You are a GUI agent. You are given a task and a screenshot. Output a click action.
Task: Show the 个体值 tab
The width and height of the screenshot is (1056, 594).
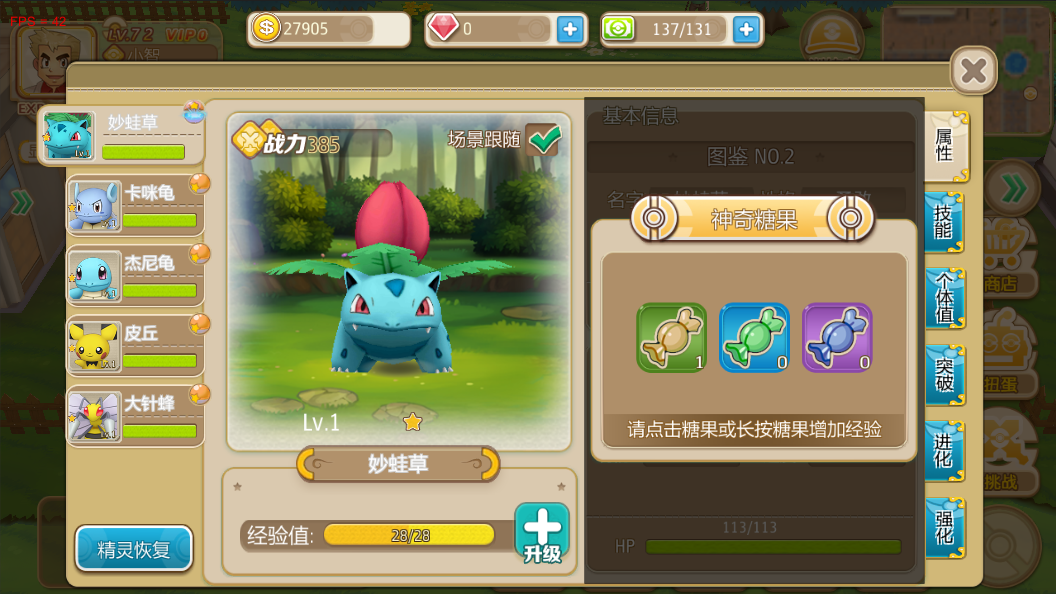coord(944,298)
